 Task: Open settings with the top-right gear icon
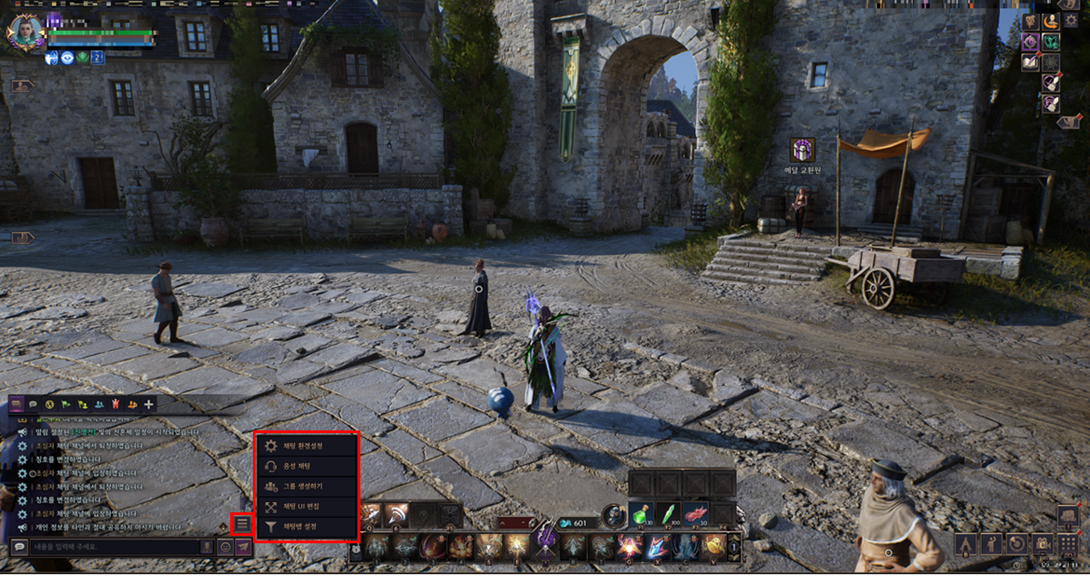pyautogui.click(x=1071, y=20)
